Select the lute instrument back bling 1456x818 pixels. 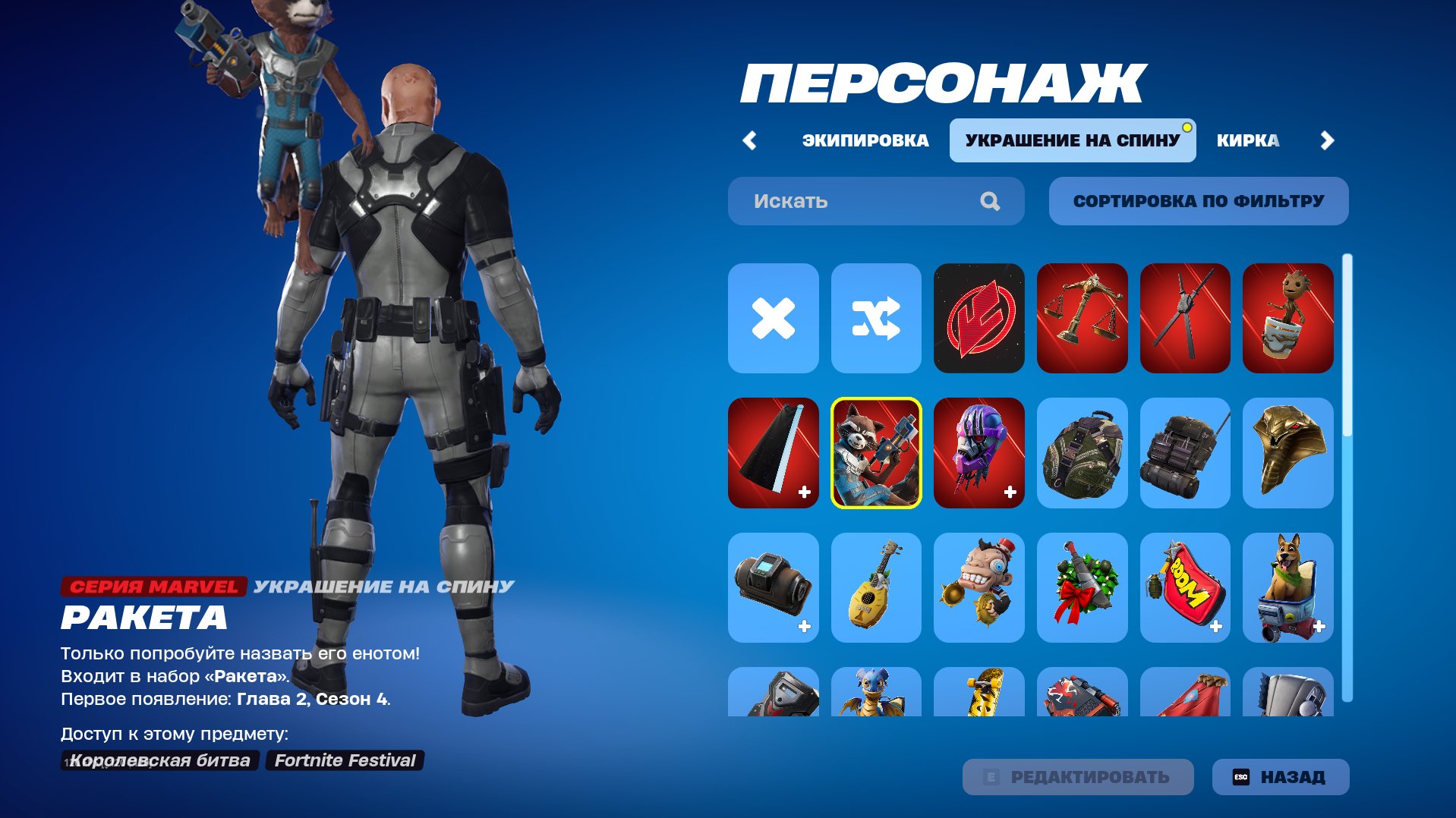[x=875, y=587]
